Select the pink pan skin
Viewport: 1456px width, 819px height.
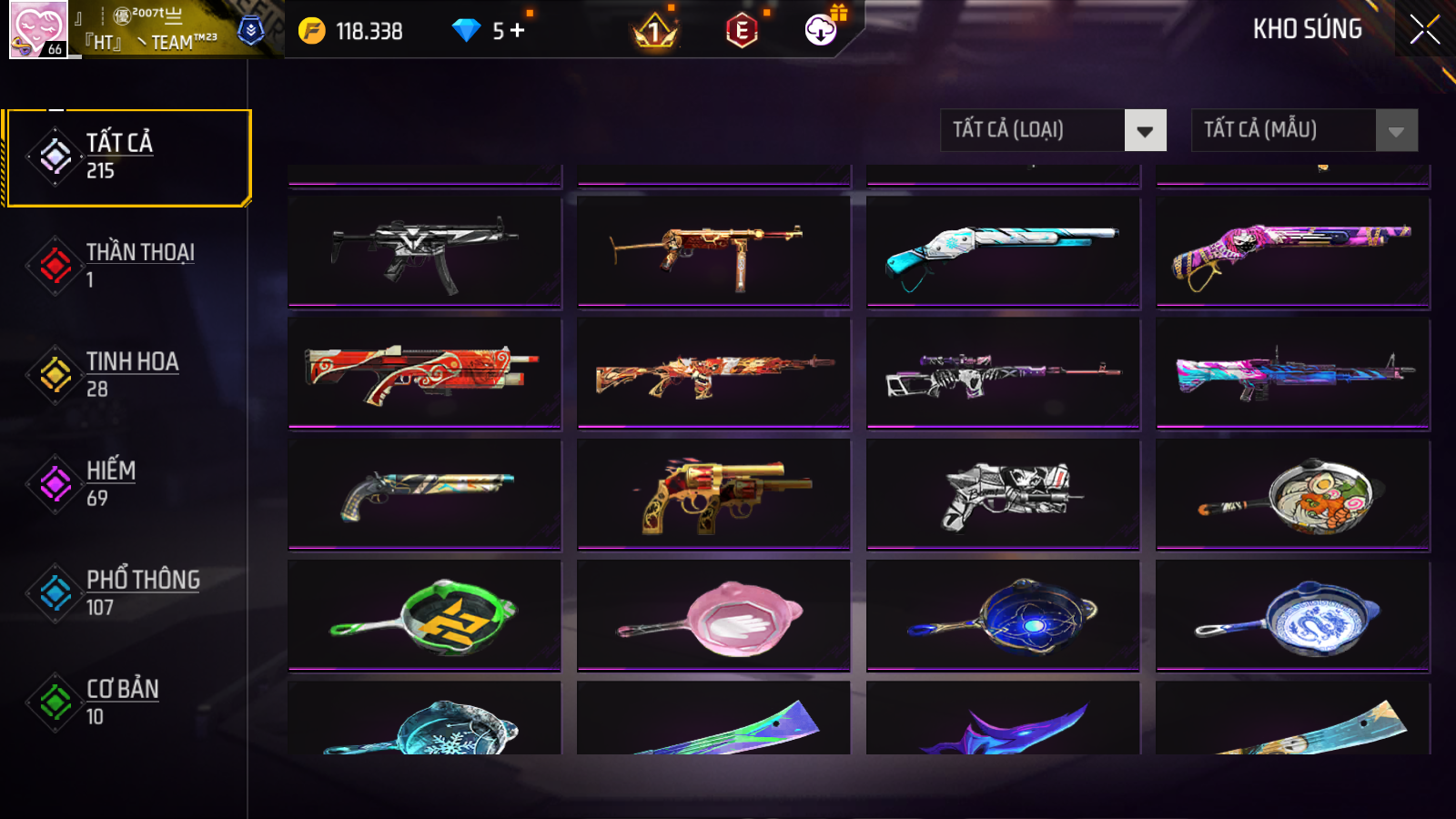[713, 616]
